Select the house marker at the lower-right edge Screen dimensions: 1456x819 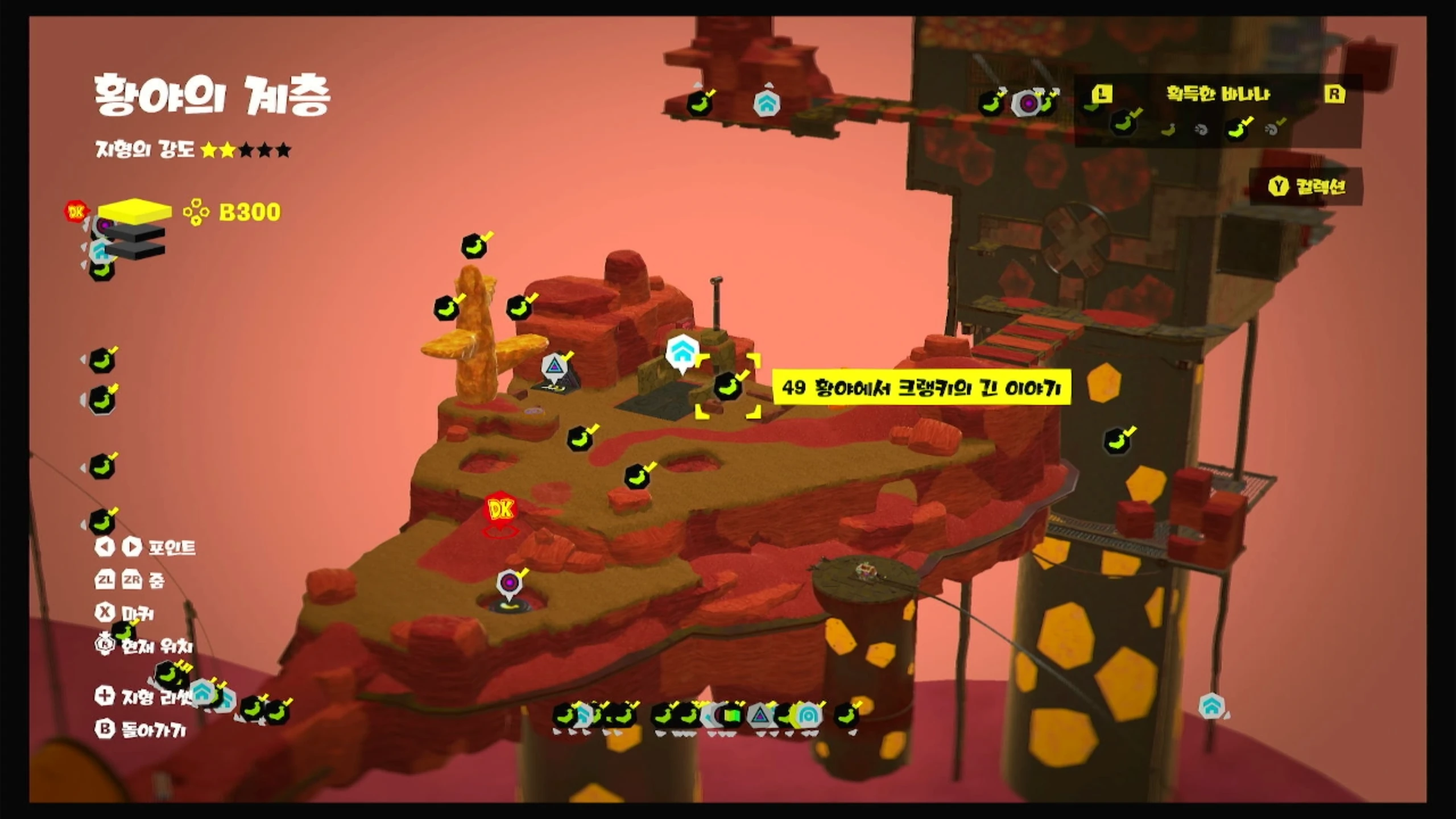1211,706
